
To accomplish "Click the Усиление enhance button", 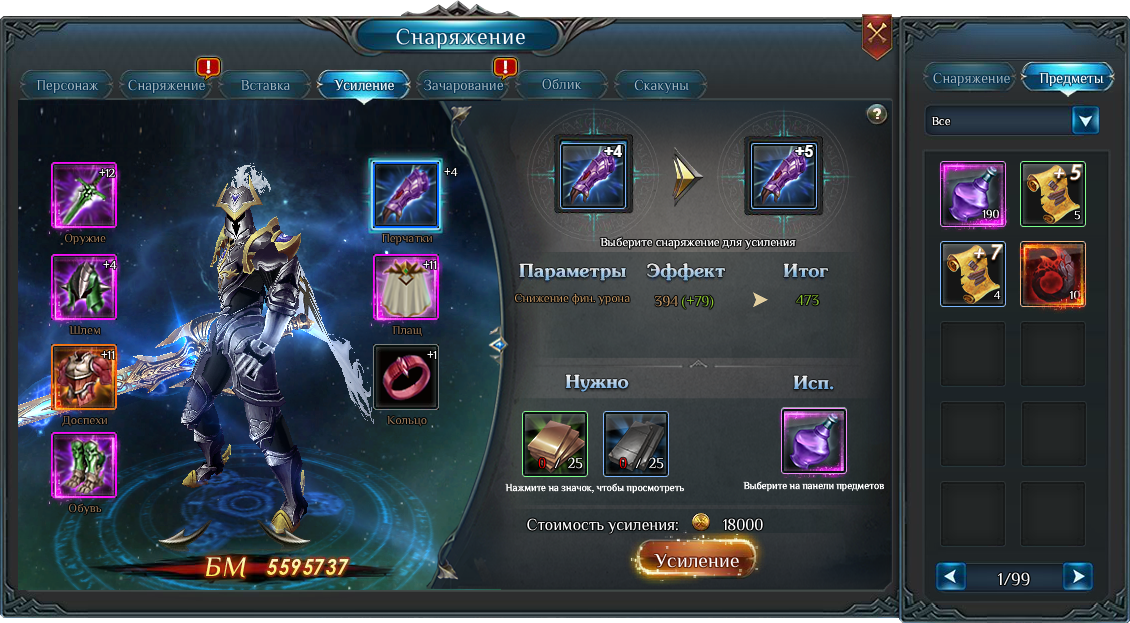I will click(x=697, y=561).
